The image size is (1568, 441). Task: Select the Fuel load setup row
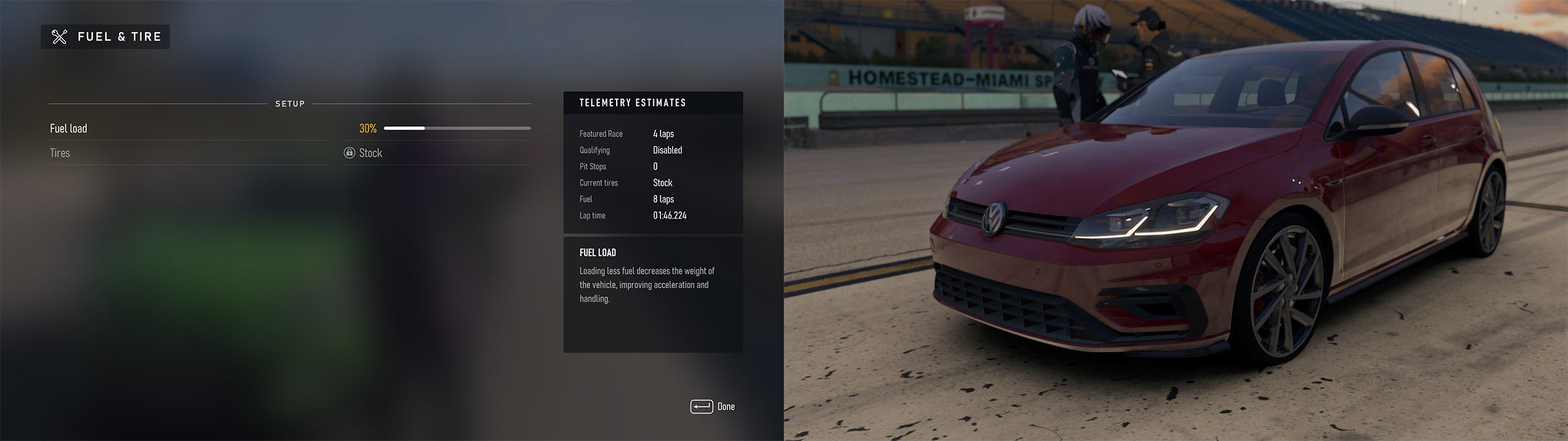click(69, 129)
